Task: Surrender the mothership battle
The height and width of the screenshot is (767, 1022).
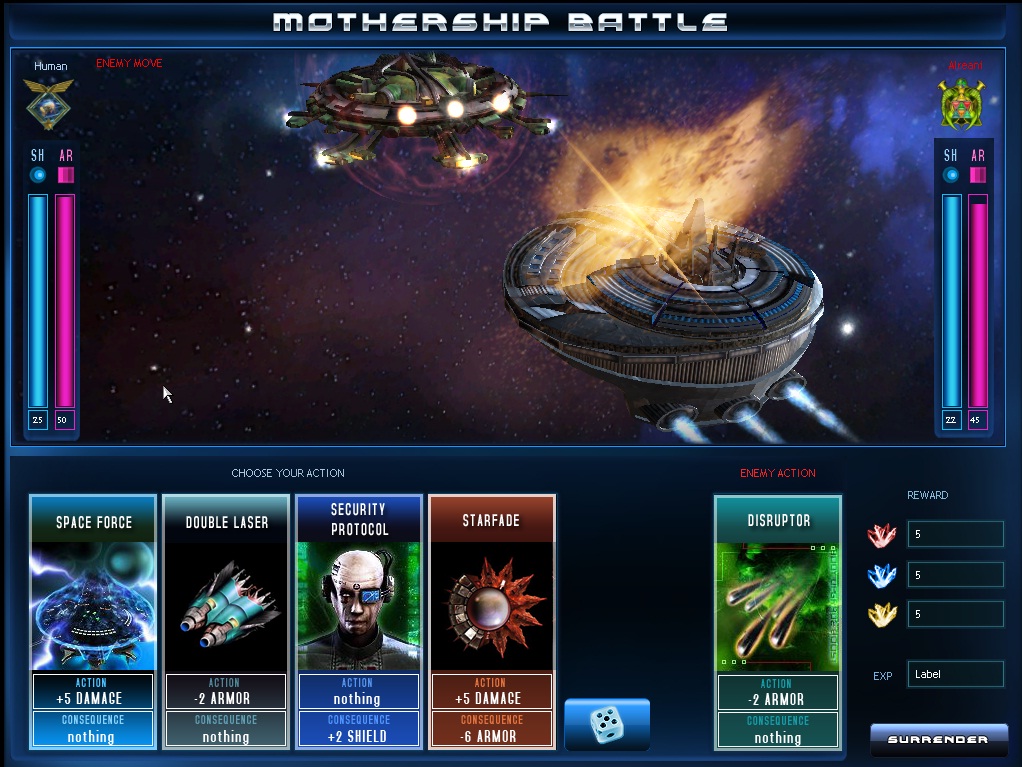Action: click(x=938, y=740)
